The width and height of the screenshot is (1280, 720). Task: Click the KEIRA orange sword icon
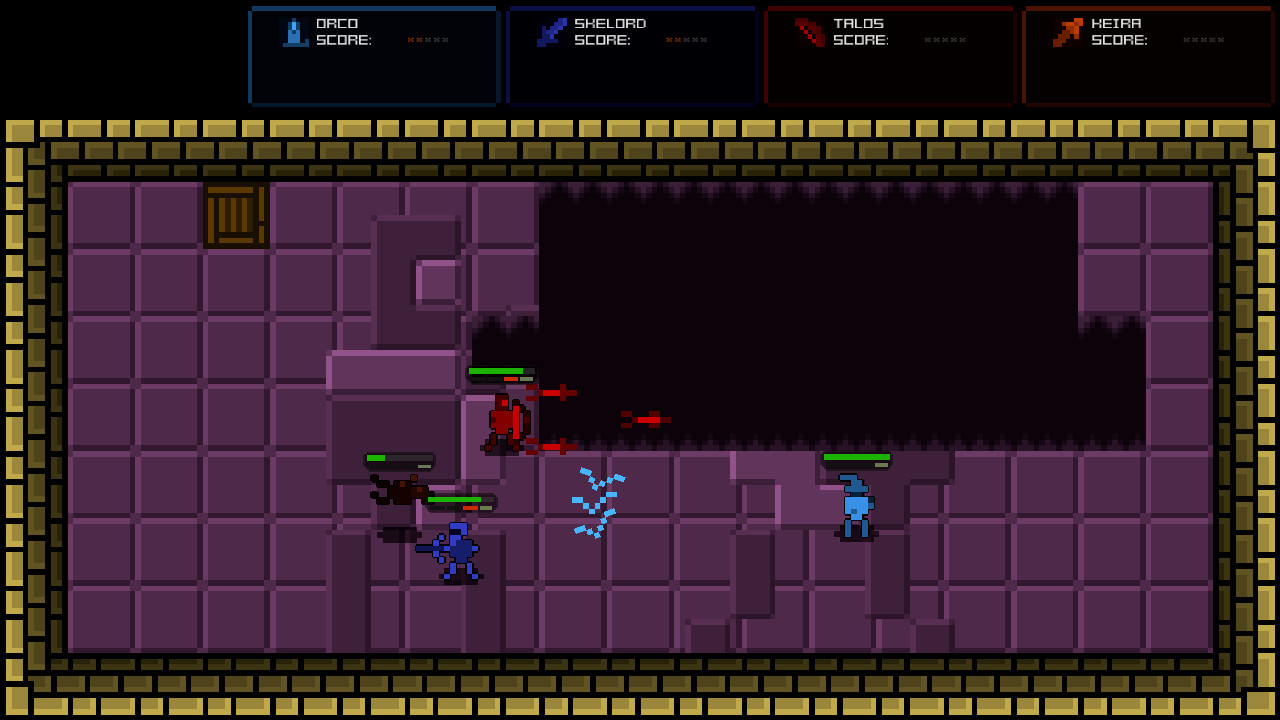tap(1066, 30)
